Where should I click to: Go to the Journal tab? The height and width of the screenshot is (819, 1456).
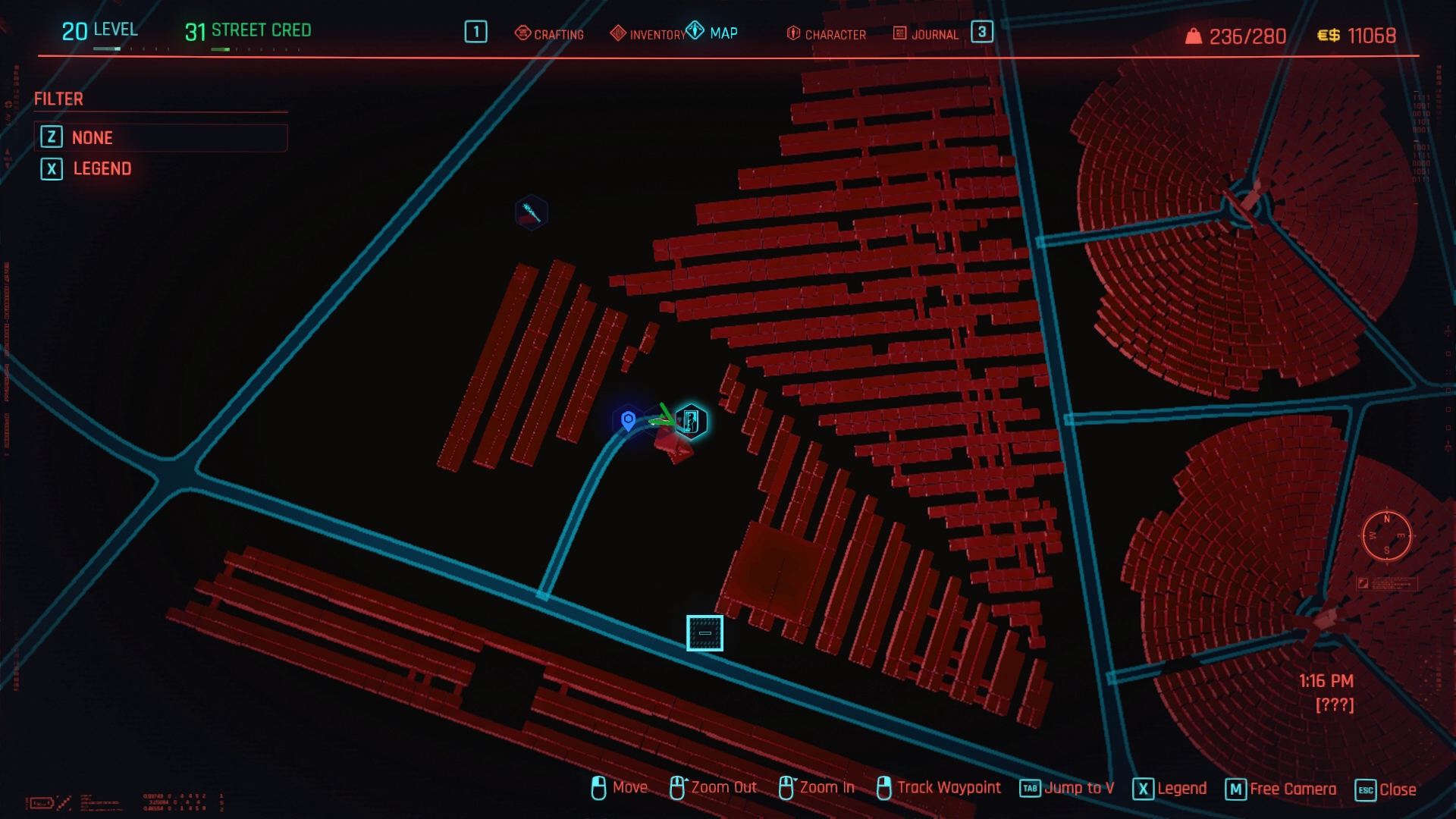(x=926, y=34)
